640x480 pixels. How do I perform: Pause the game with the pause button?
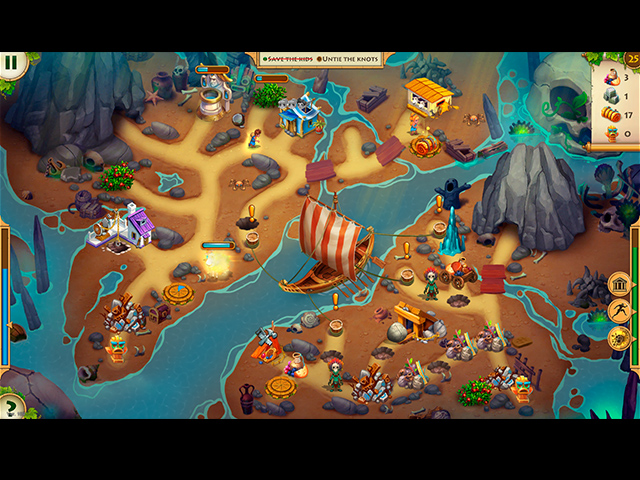11,63
